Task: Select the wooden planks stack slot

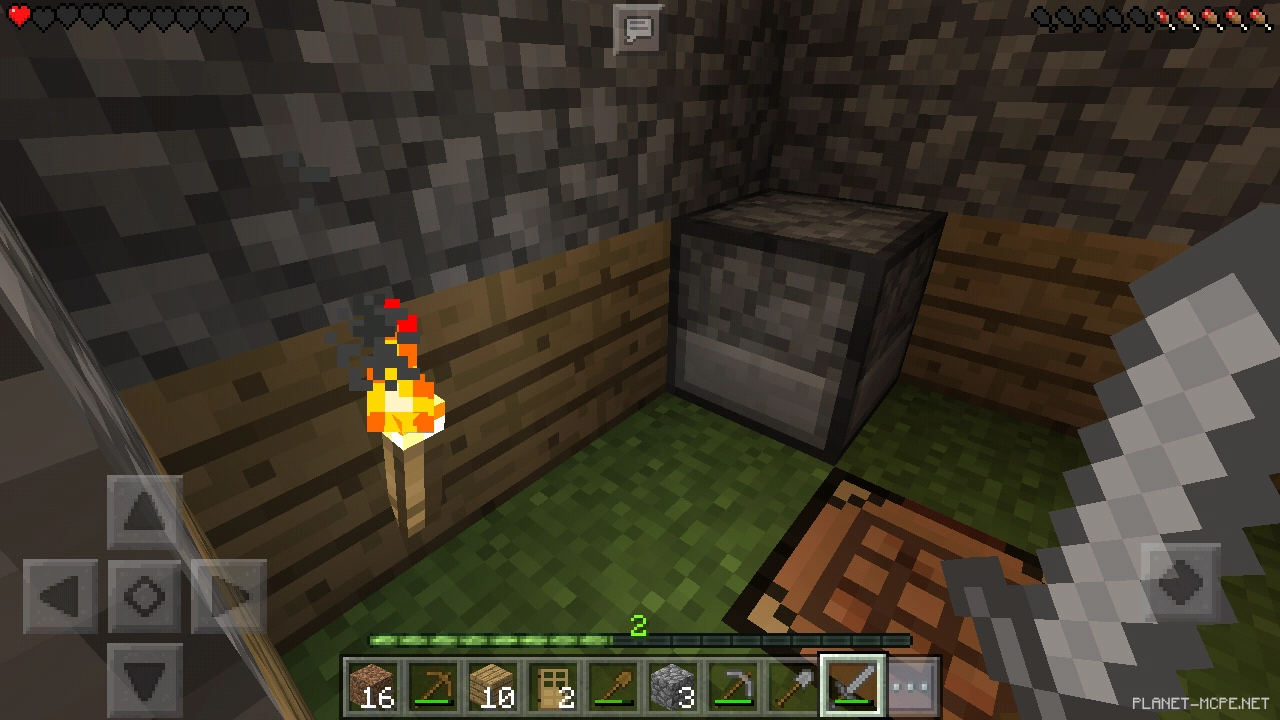Action: pyautogui.click(x=493, y=686)
